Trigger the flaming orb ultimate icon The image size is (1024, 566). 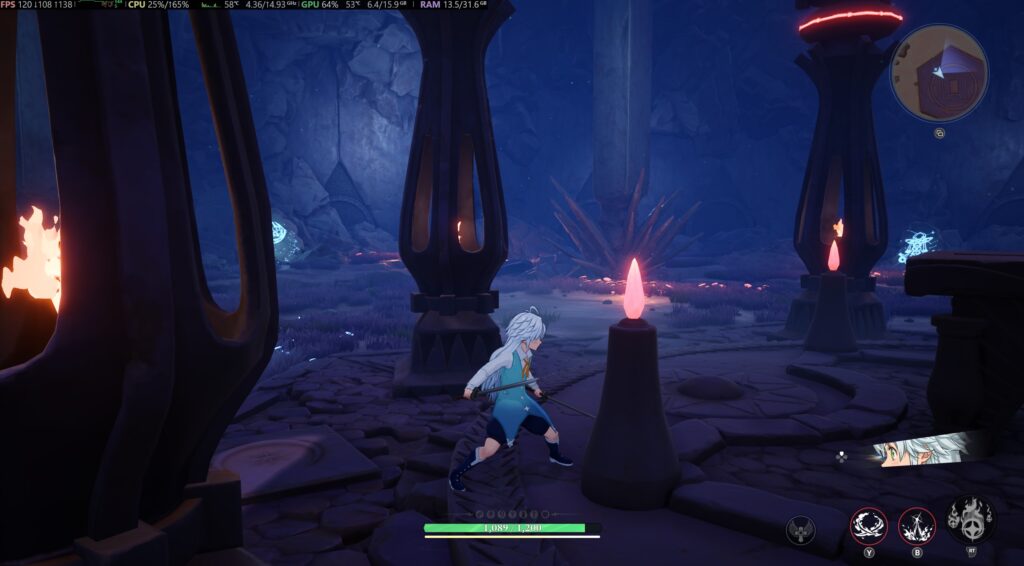969,518
